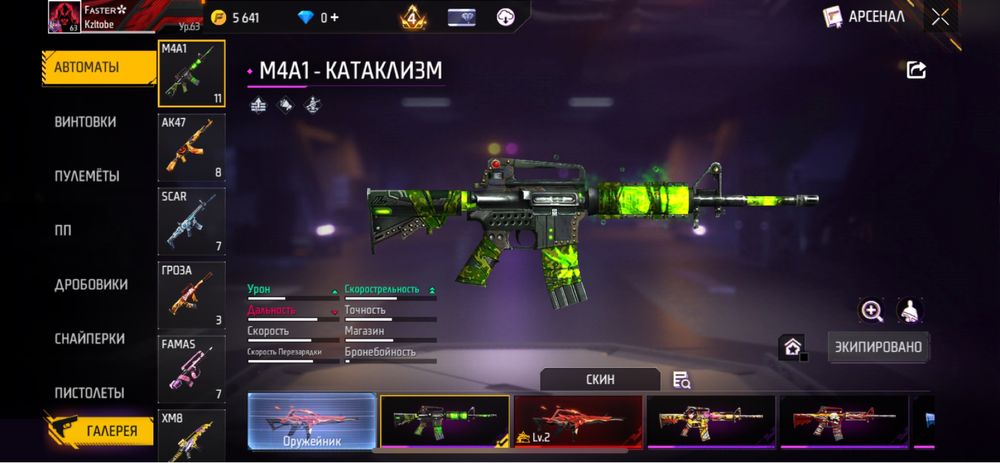1000x463 pixels.
Task: Select the AK47 weapon tile
Action: tap(191, 147)
